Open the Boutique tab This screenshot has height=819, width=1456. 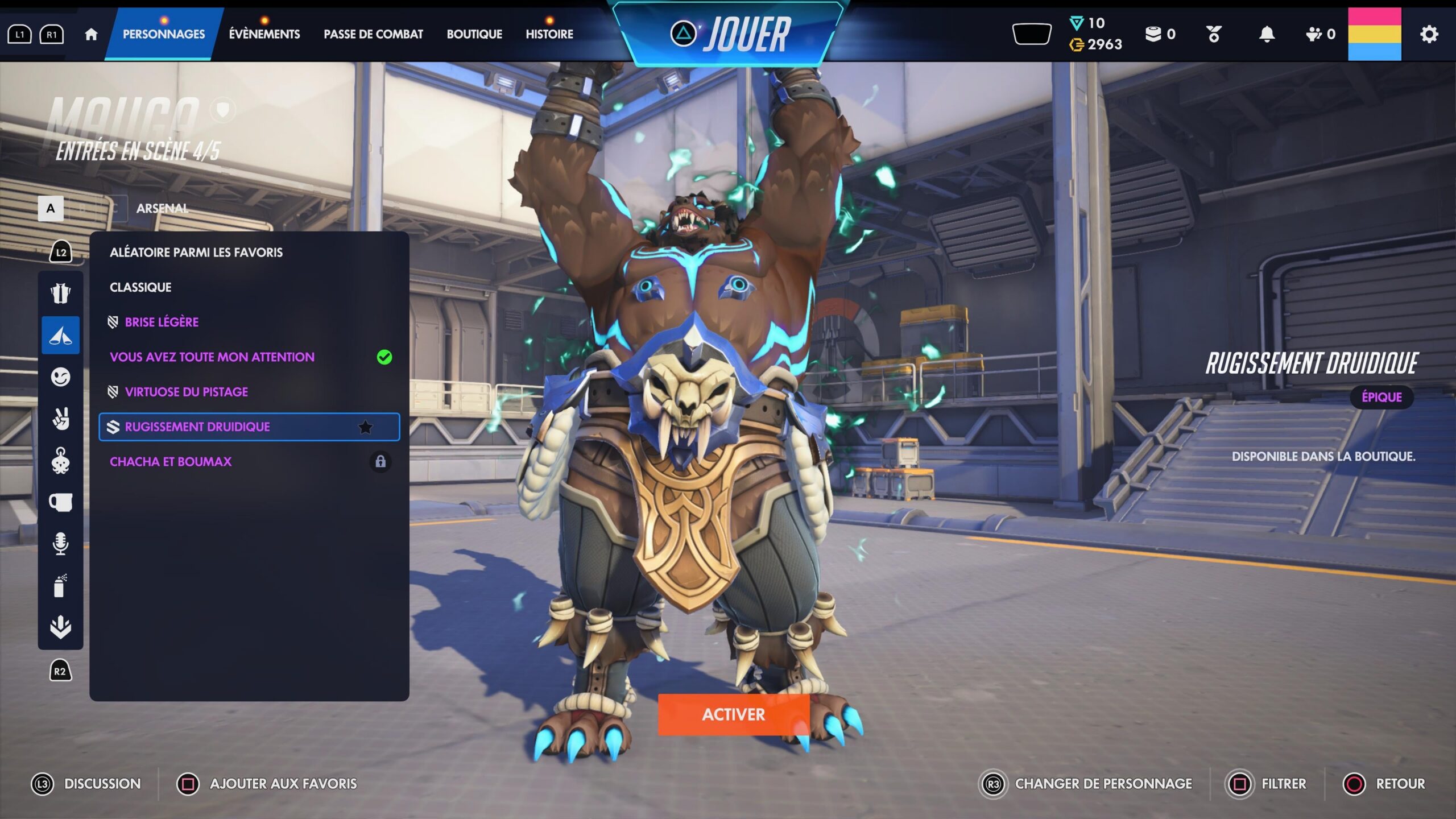click(474, 34)
